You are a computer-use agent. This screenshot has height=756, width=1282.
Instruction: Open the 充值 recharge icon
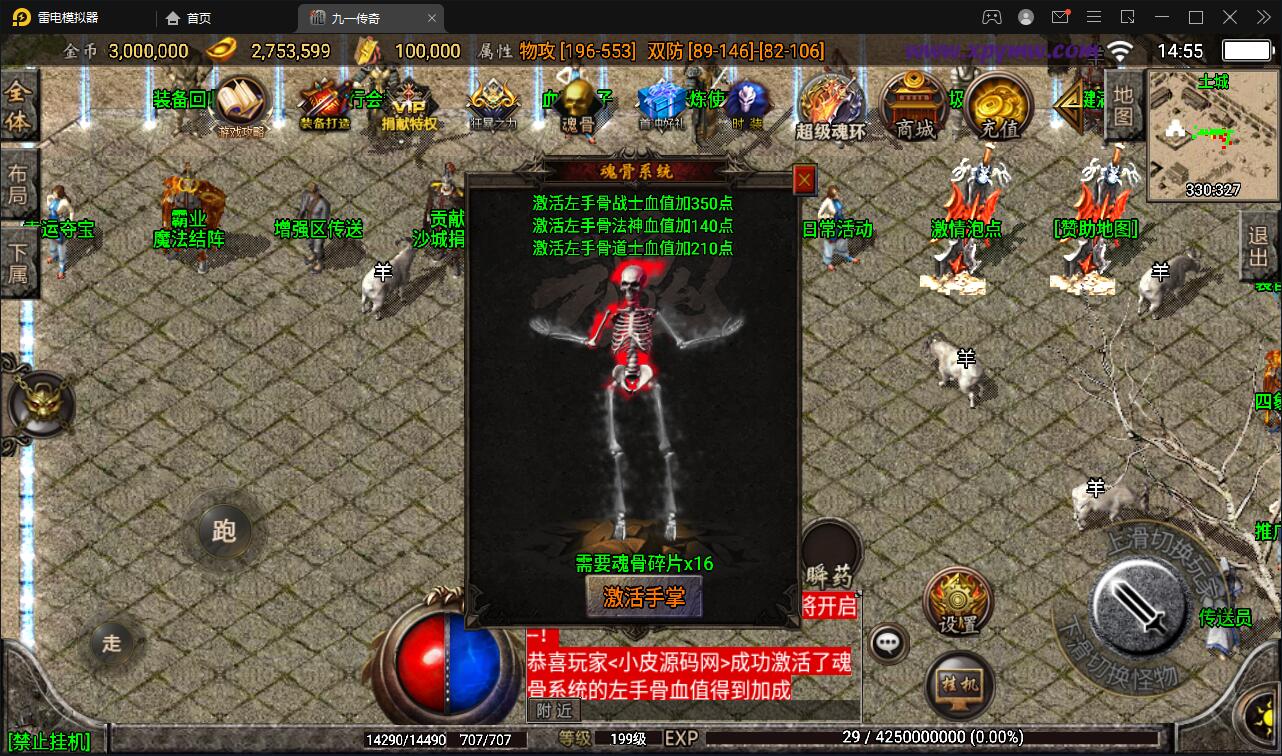tap(997, 105)
